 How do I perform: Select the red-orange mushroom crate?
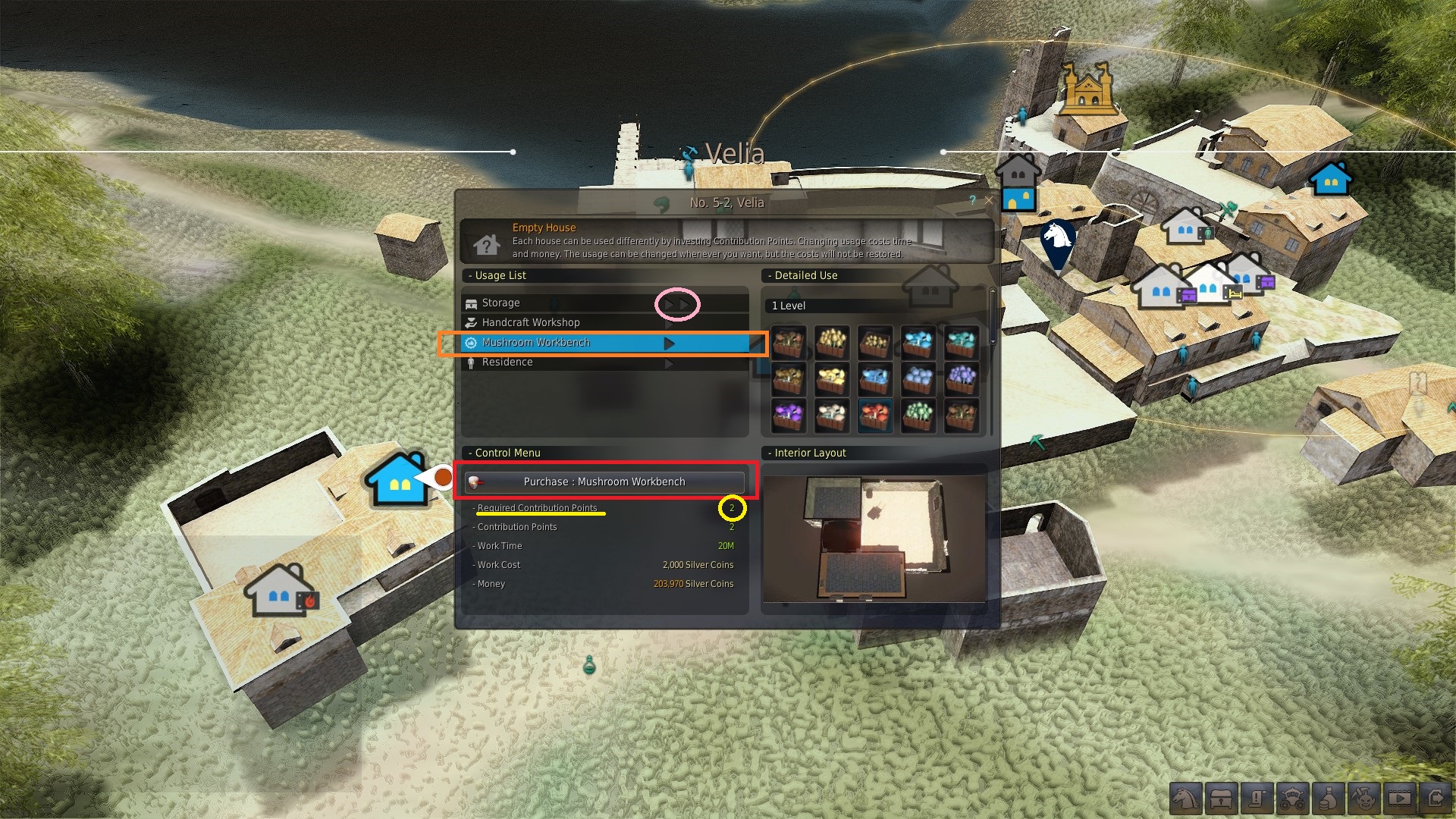(875, 416)
